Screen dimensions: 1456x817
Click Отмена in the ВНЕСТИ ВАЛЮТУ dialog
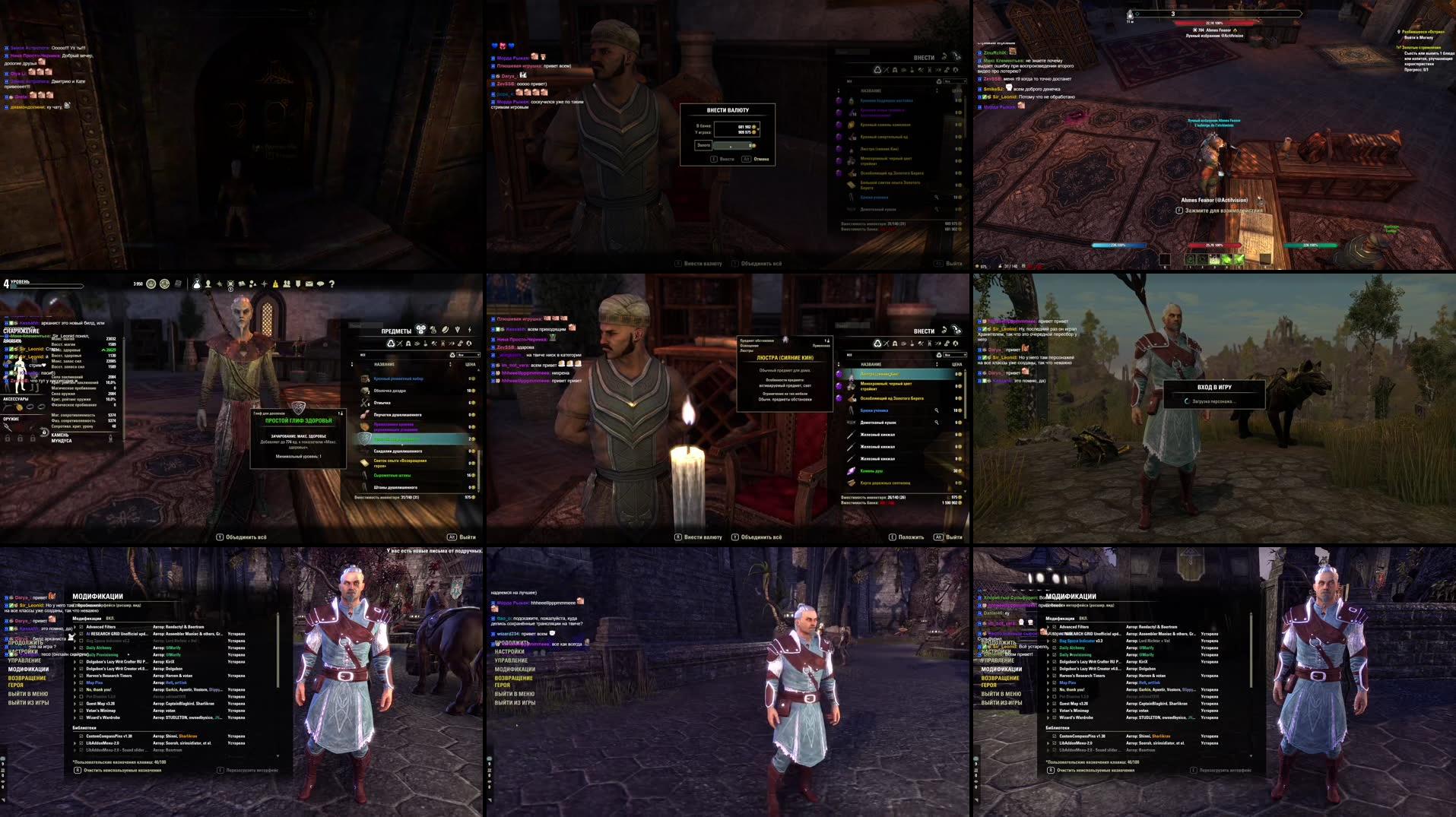point(762,159)
